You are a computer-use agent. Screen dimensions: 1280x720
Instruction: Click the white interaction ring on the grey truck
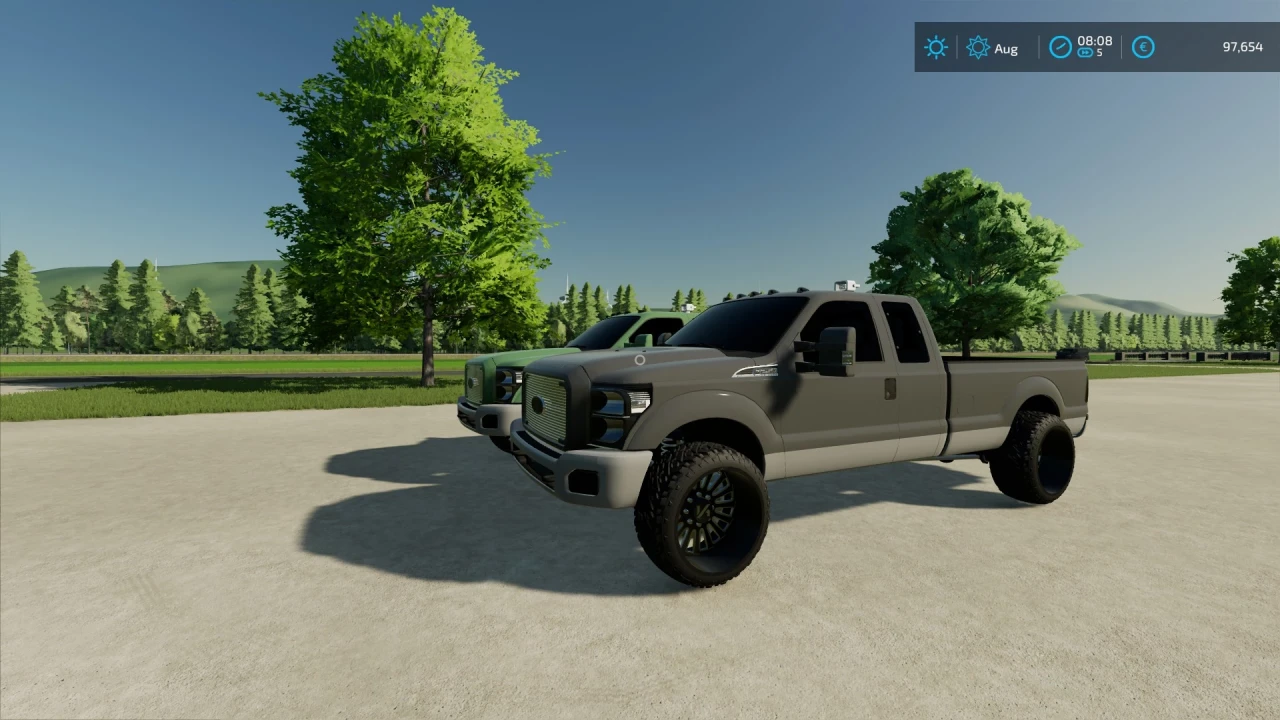[640, 360]
